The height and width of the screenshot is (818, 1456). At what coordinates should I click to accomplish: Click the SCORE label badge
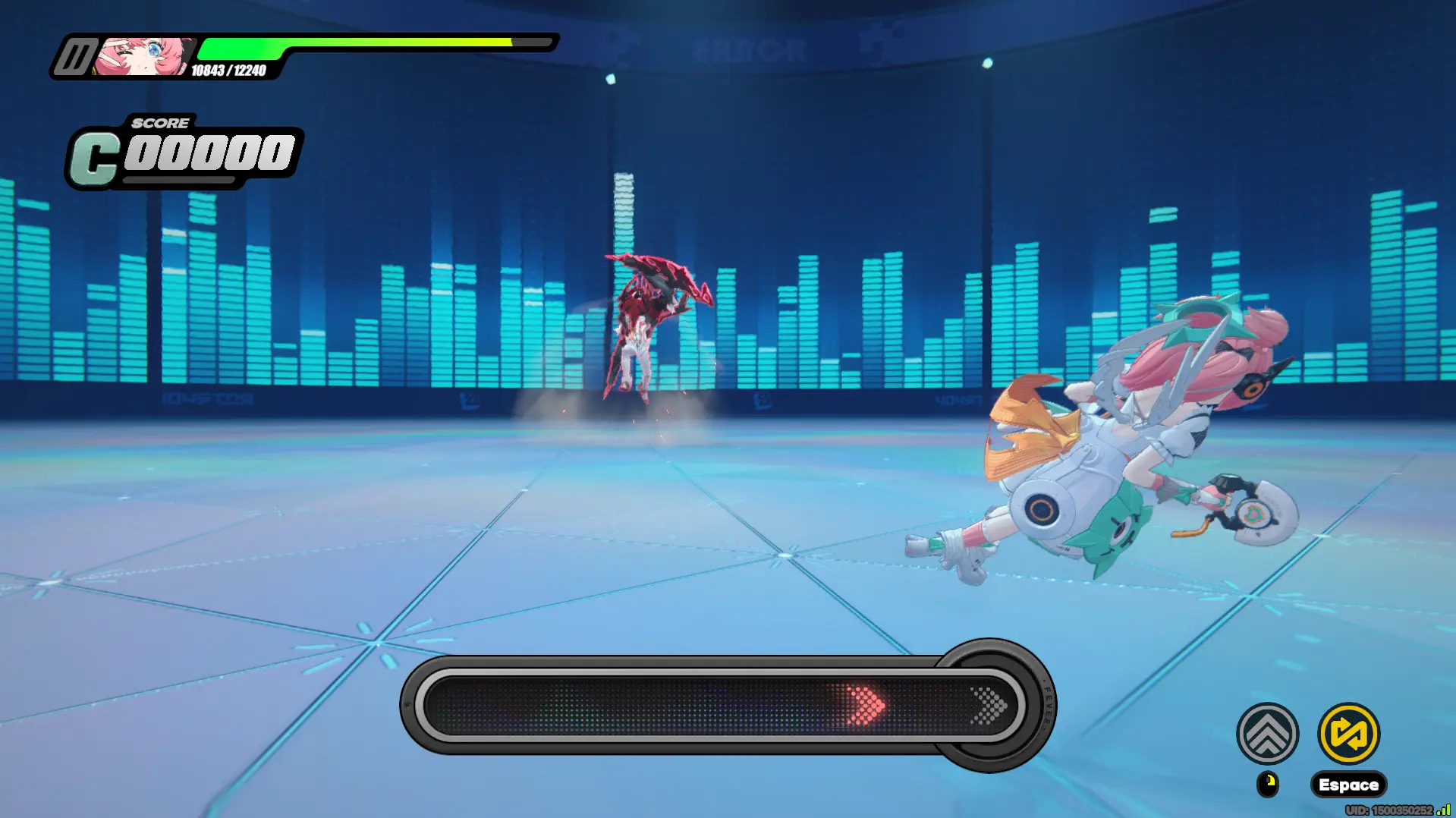point(160,122)
